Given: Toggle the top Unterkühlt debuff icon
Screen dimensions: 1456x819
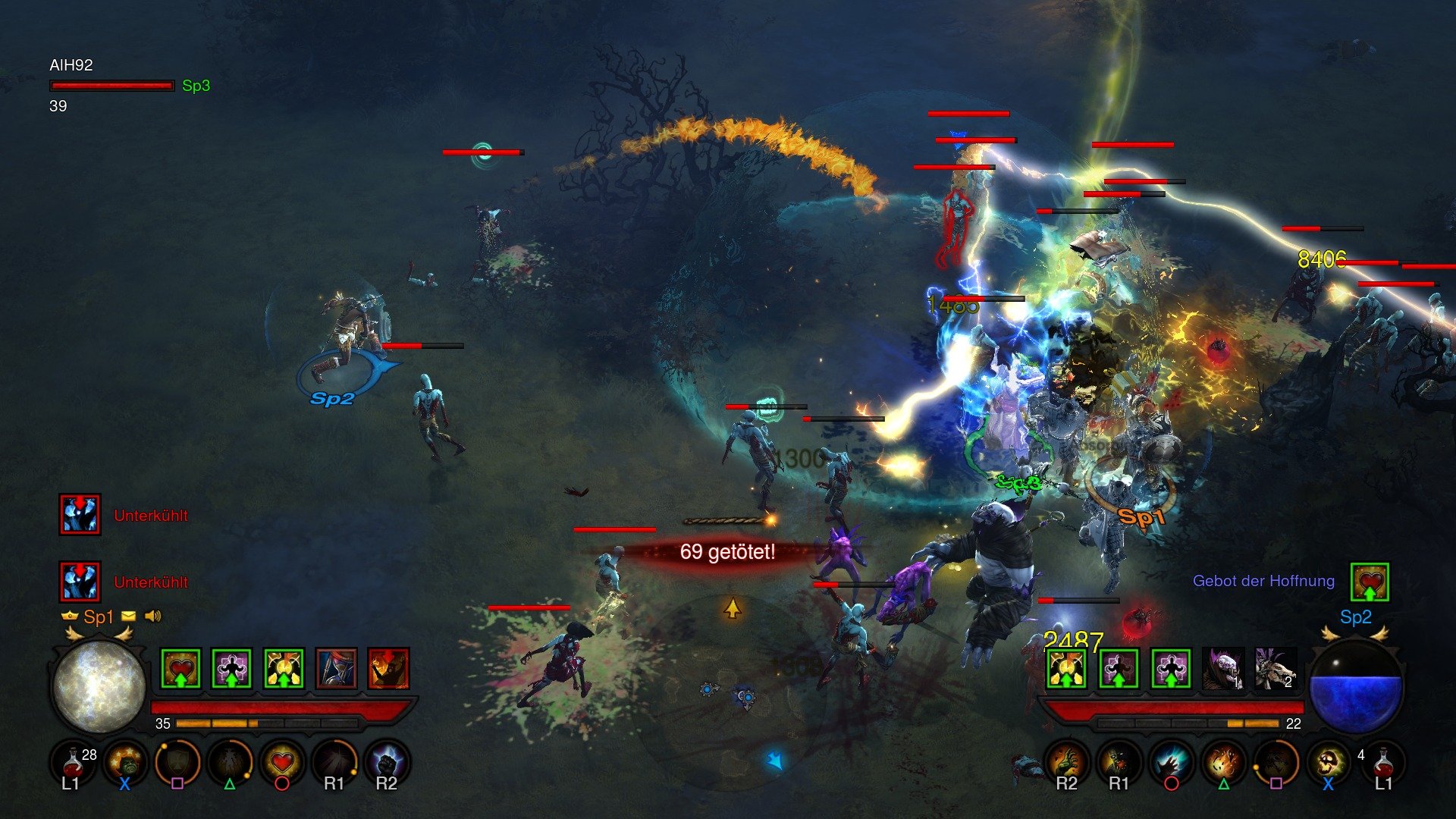Looking at the screenshot, I should coord(80,516).
